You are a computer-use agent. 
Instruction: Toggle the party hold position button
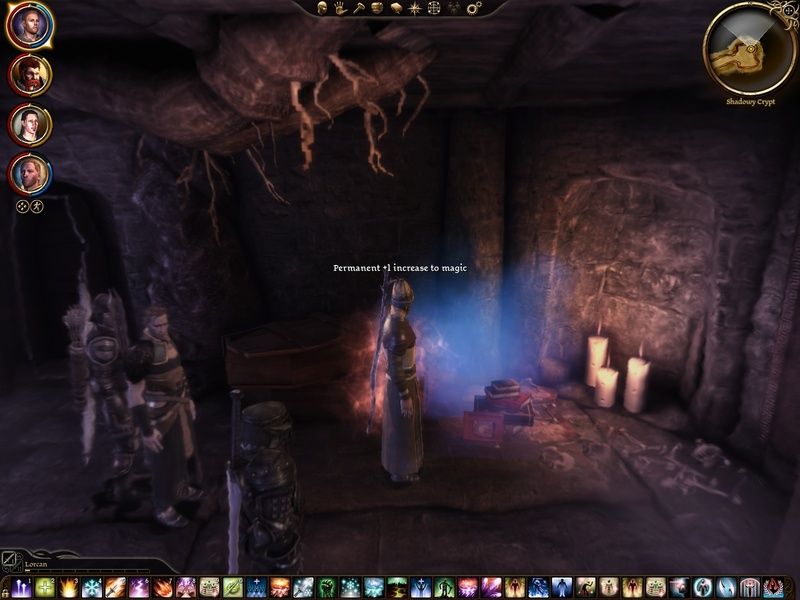[x=37, y=207]
